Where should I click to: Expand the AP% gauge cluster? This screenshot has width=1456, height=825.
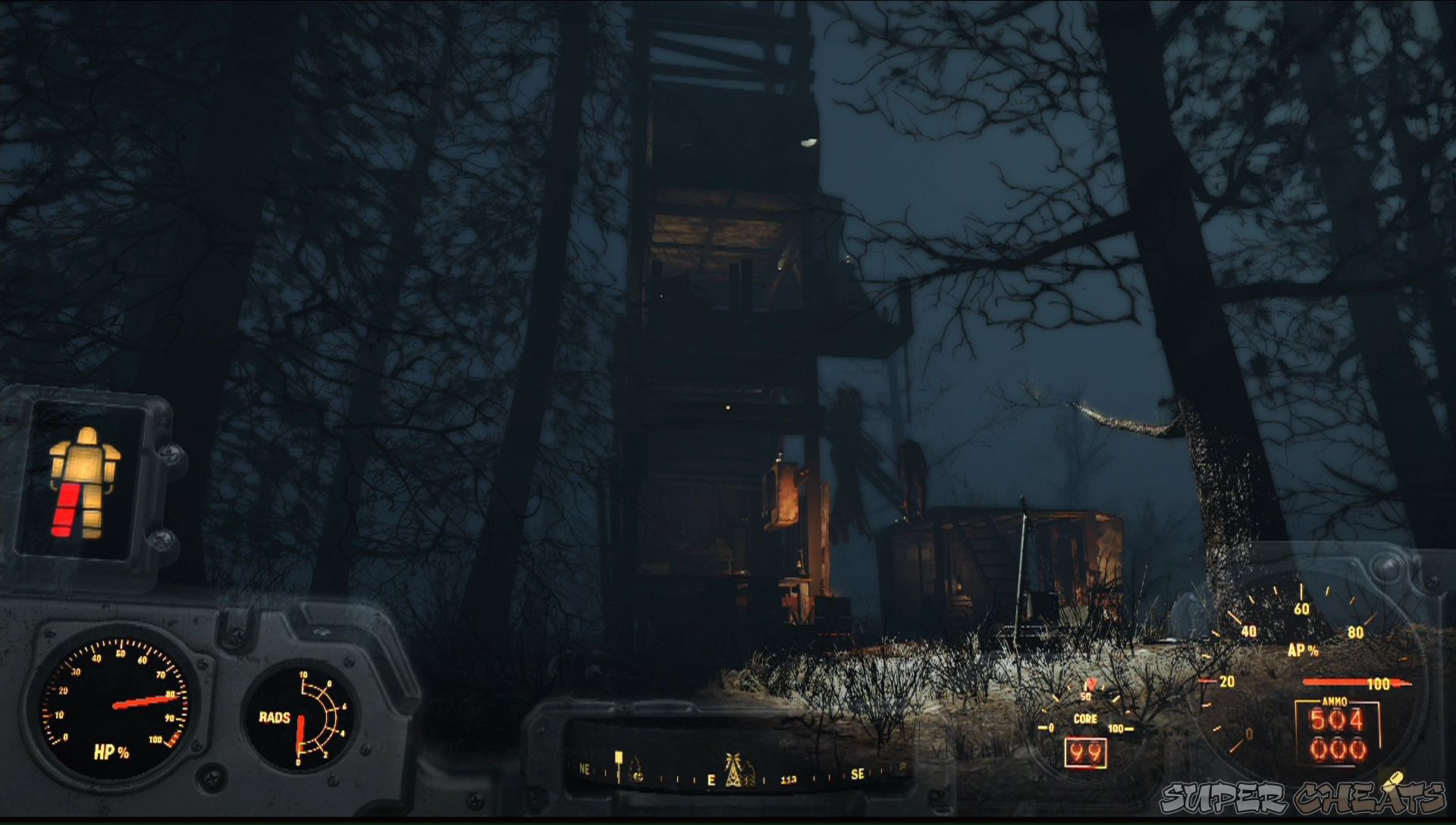tap(1304, 660)
